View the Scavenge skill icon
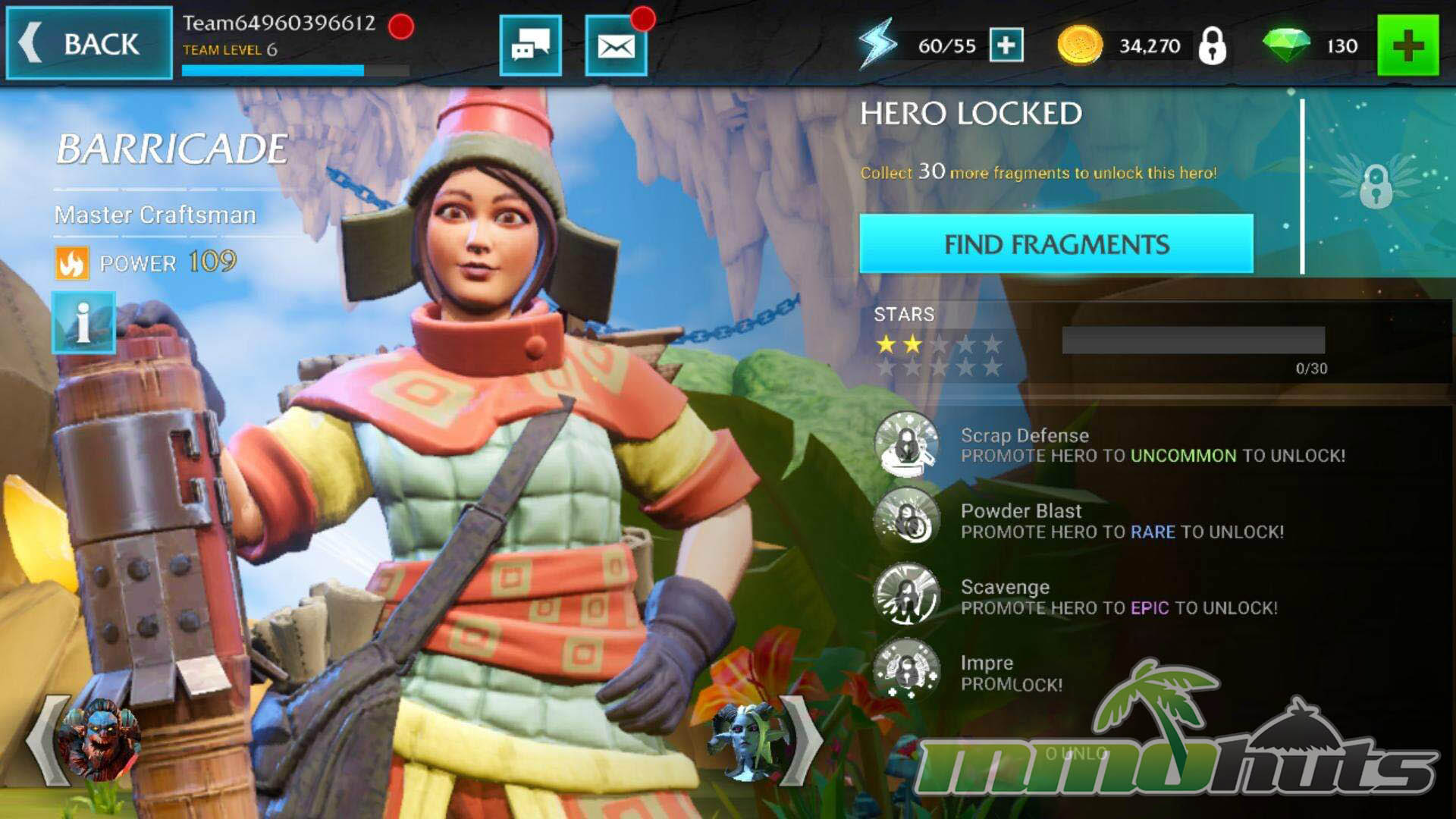 905,596
